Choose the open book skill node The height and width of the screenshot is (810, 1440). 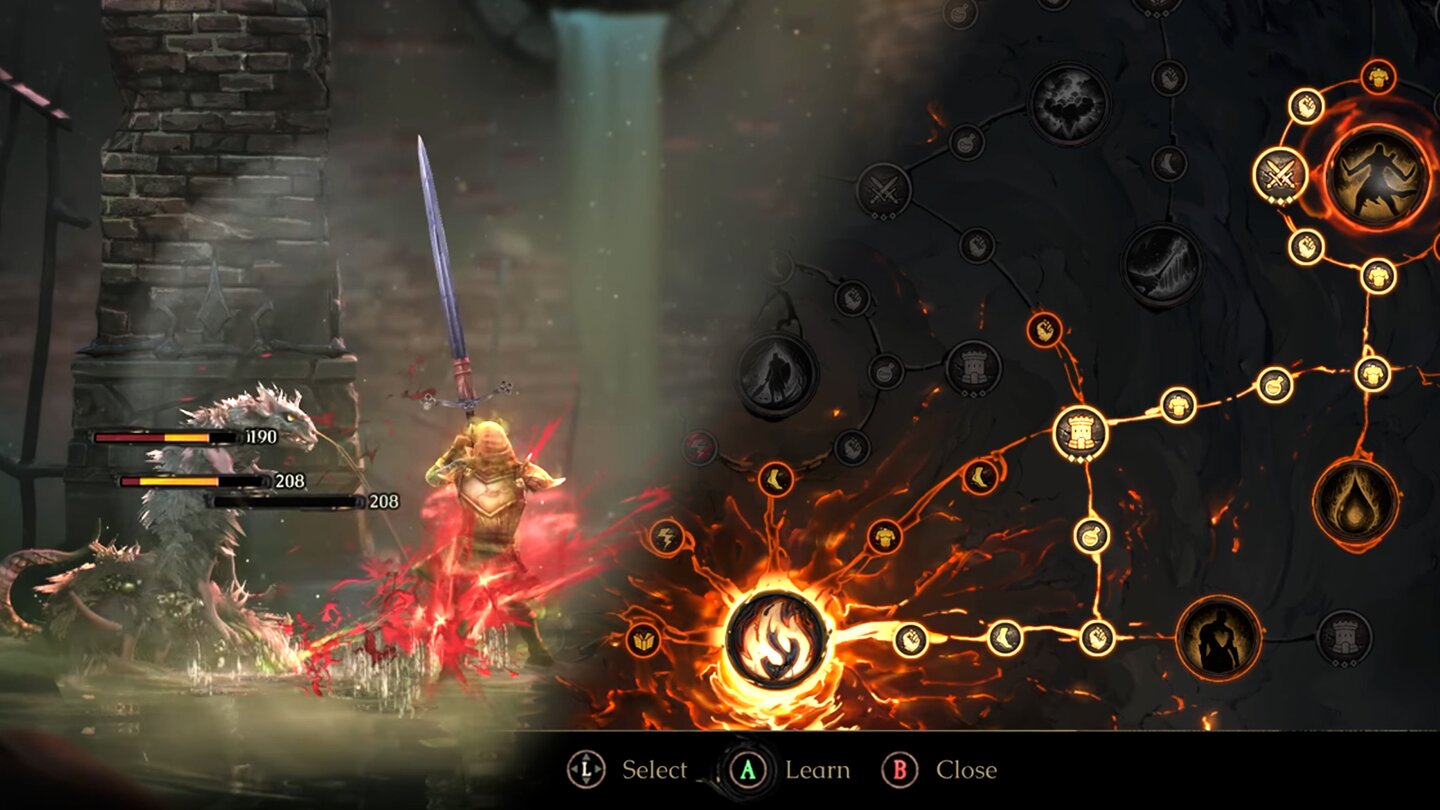[x=643, y=639]
